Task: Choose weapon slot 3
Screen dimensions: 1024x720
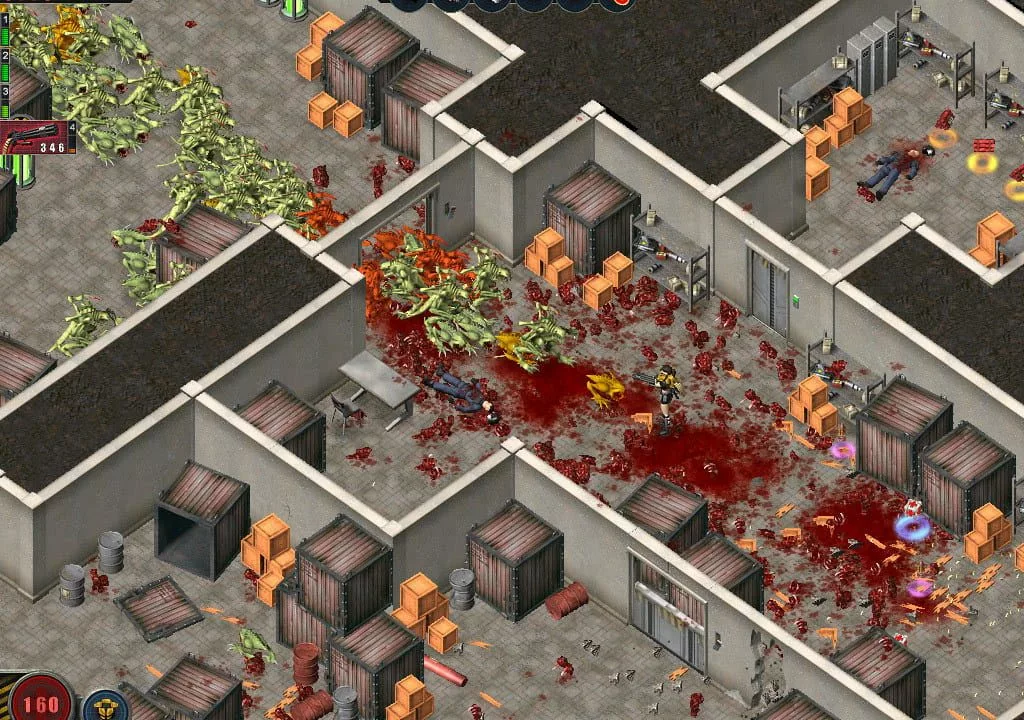Action: pyautogui.click(x=4, y=91)
